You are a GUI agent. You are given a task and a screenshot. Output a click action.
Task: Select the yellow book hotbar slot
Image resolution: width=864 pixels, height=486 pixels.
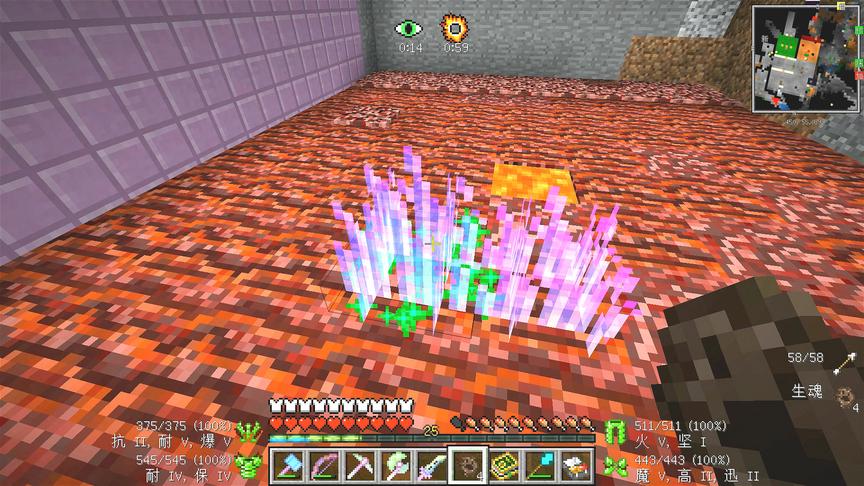tap(503, 466)
